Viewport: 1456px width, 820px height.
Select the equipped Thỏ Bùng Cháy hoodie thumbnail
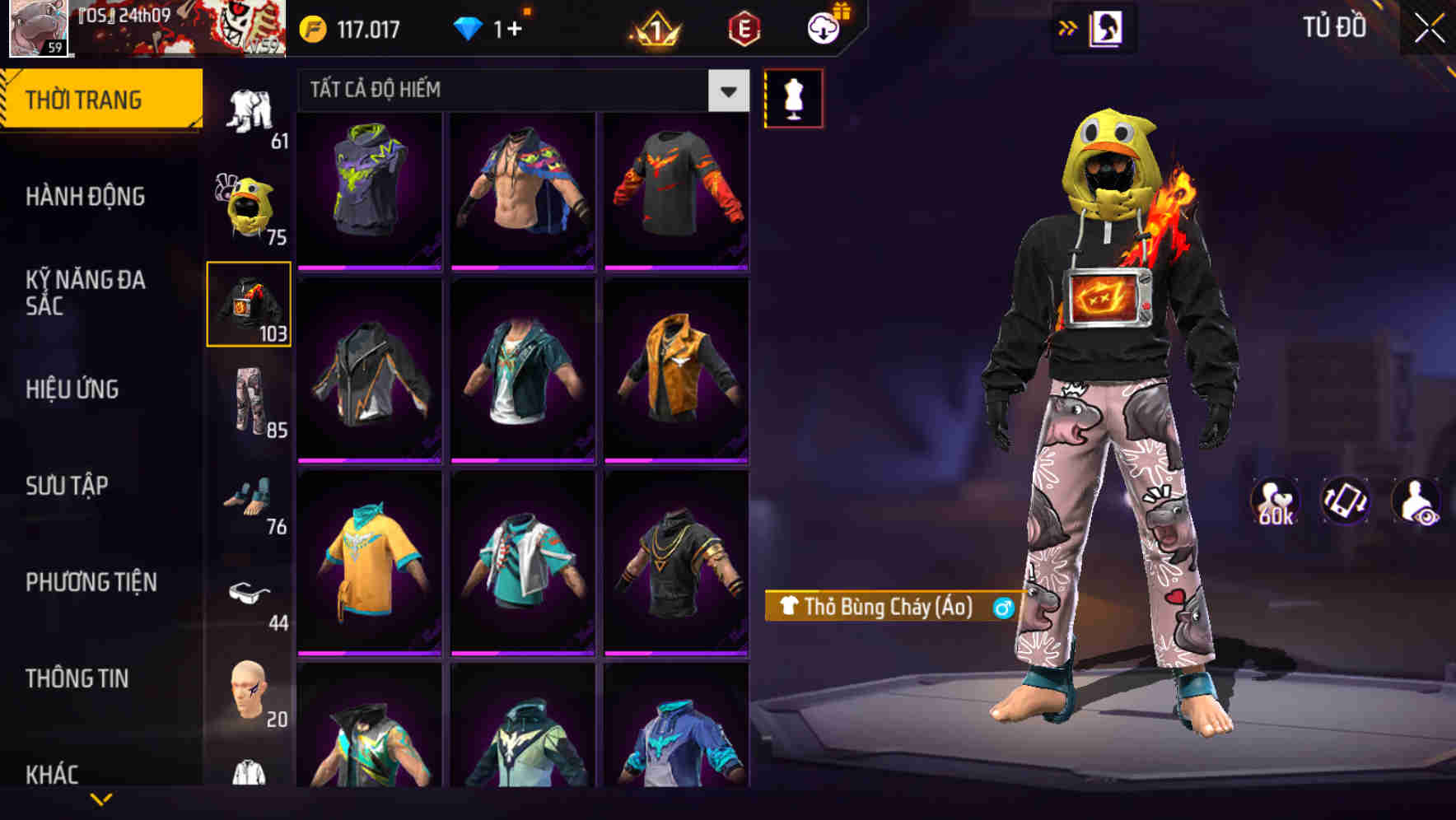pos(250,305)
